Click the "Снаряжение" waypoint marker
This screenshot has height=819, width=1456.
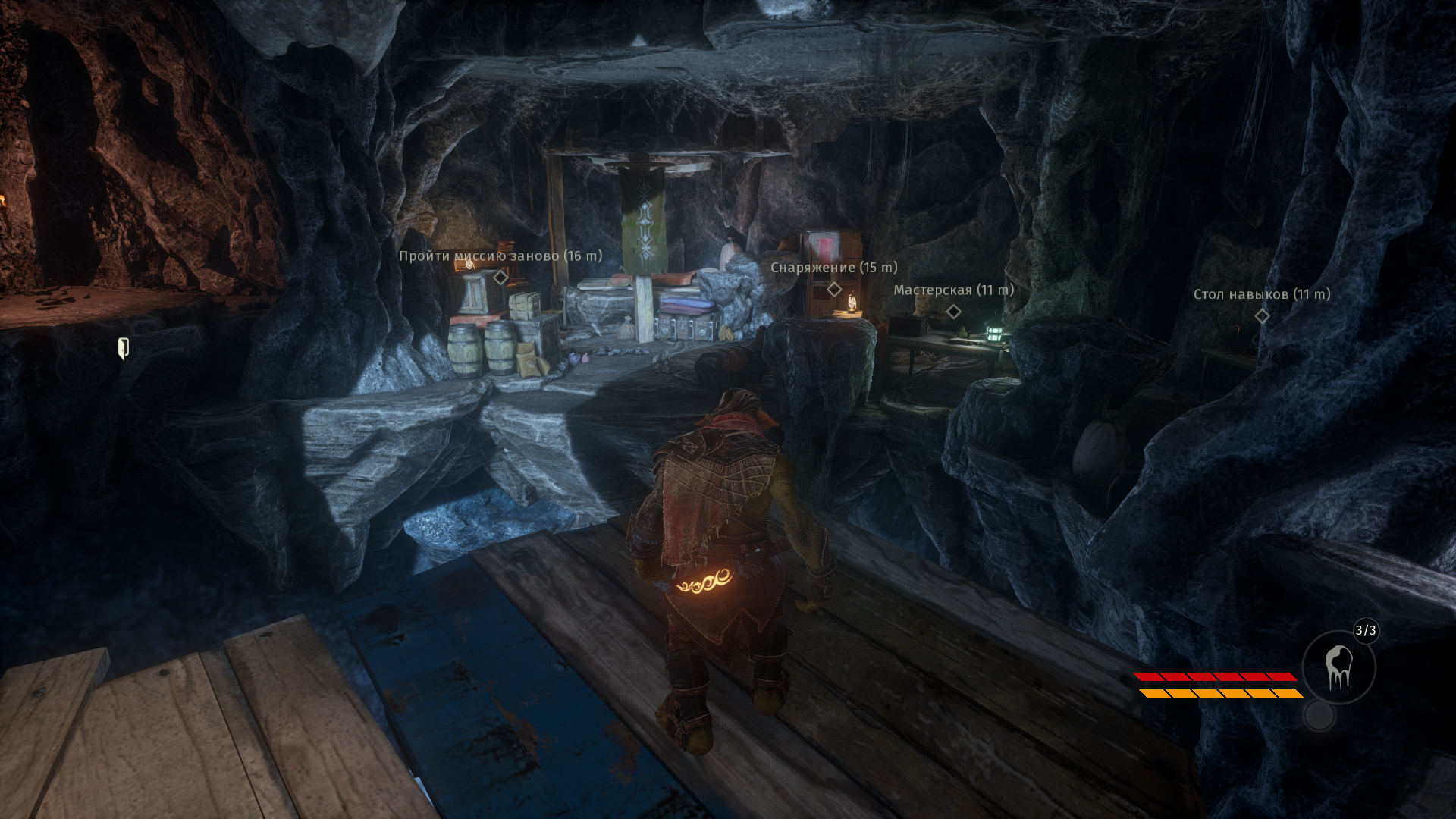pyautogui.click(x=834, y=289)
